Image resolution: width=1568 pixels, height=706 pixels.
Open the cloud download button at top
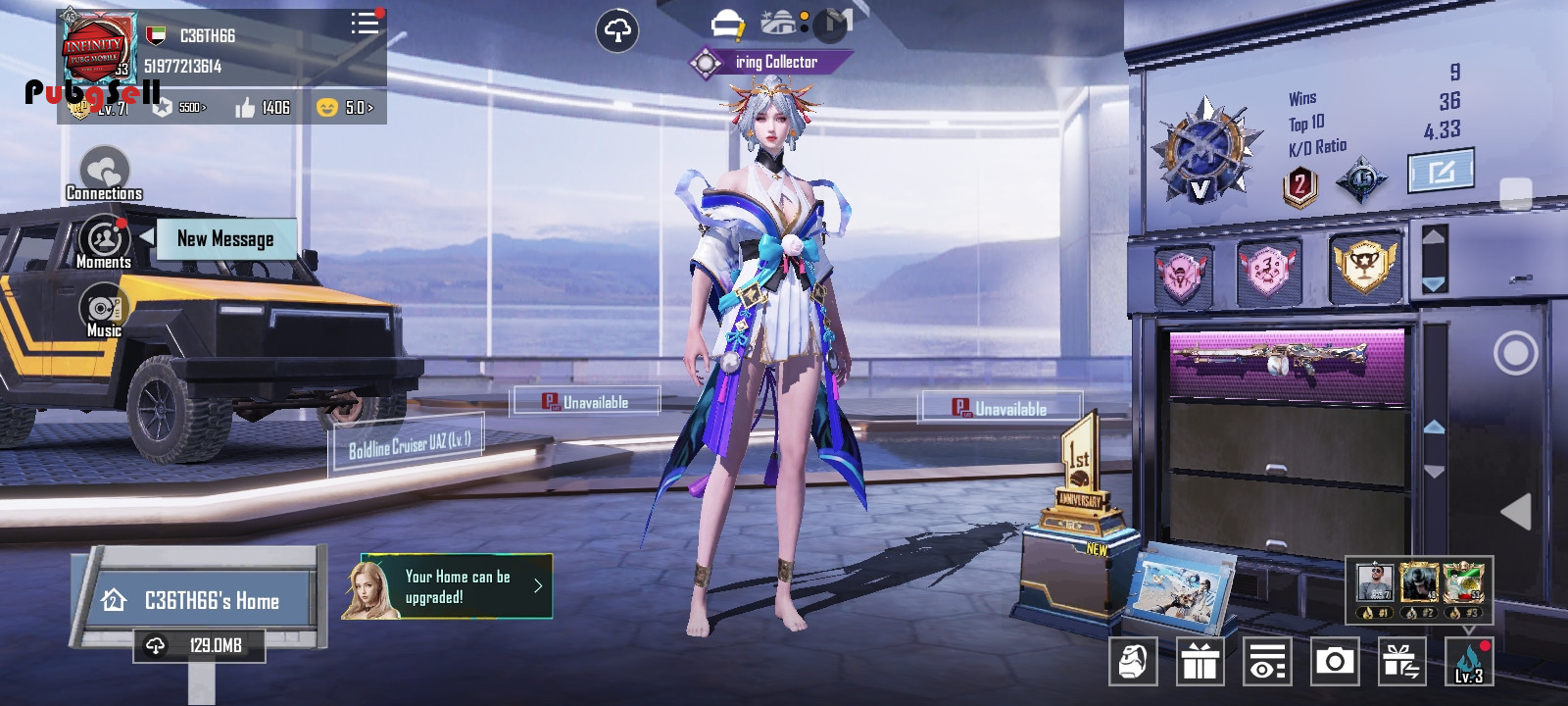coord(617,31)
